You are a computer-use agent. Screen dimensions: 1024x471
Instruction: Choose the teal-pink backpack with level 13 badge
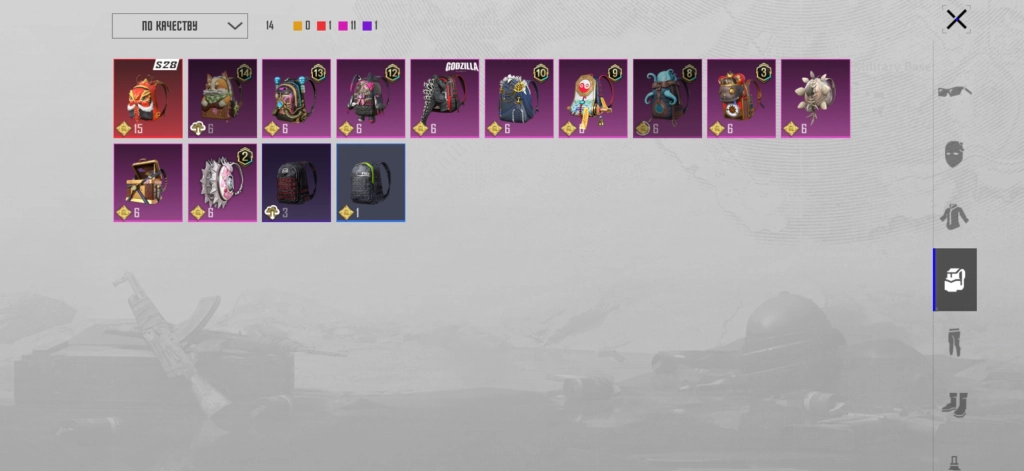pyautogui.click(x=296, y=98)
